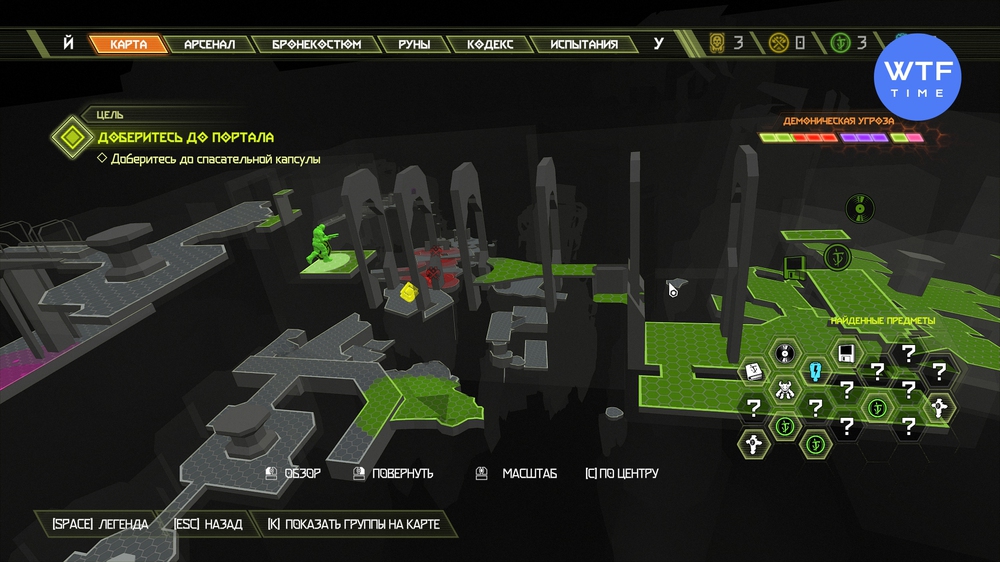Select the blue exclamation icon in found items
This screenshot has width=1000, height=562.
coord(816,372)
